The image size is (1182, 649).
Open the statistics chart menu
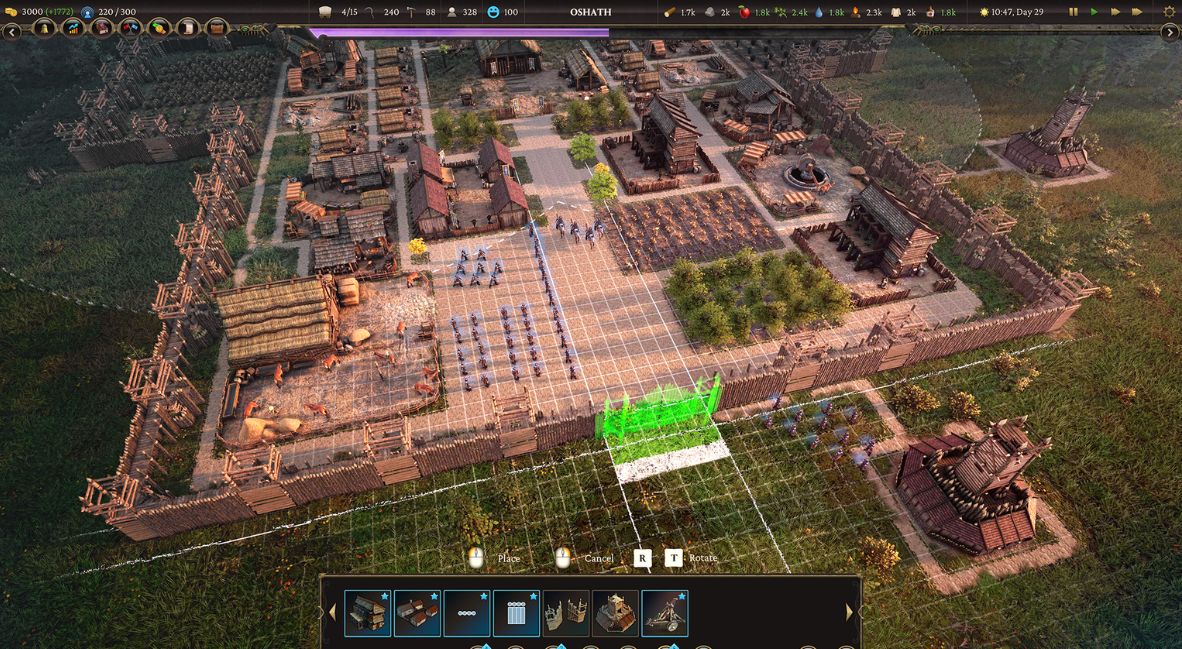[73, 28]
